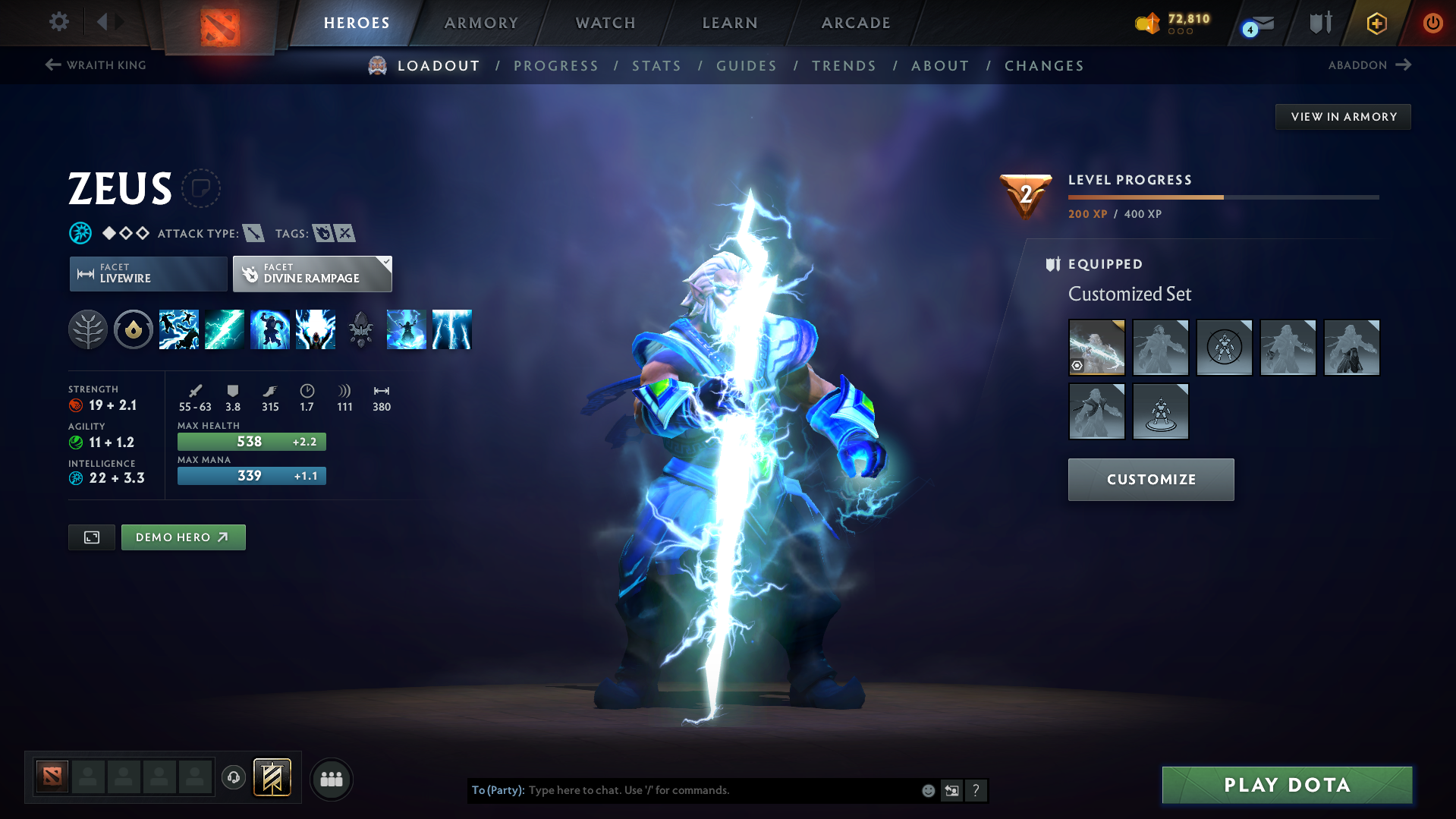Enable the Divine Rampage facet
The width and height of the screenshot is (1456, 819).
tap(311, 273)
